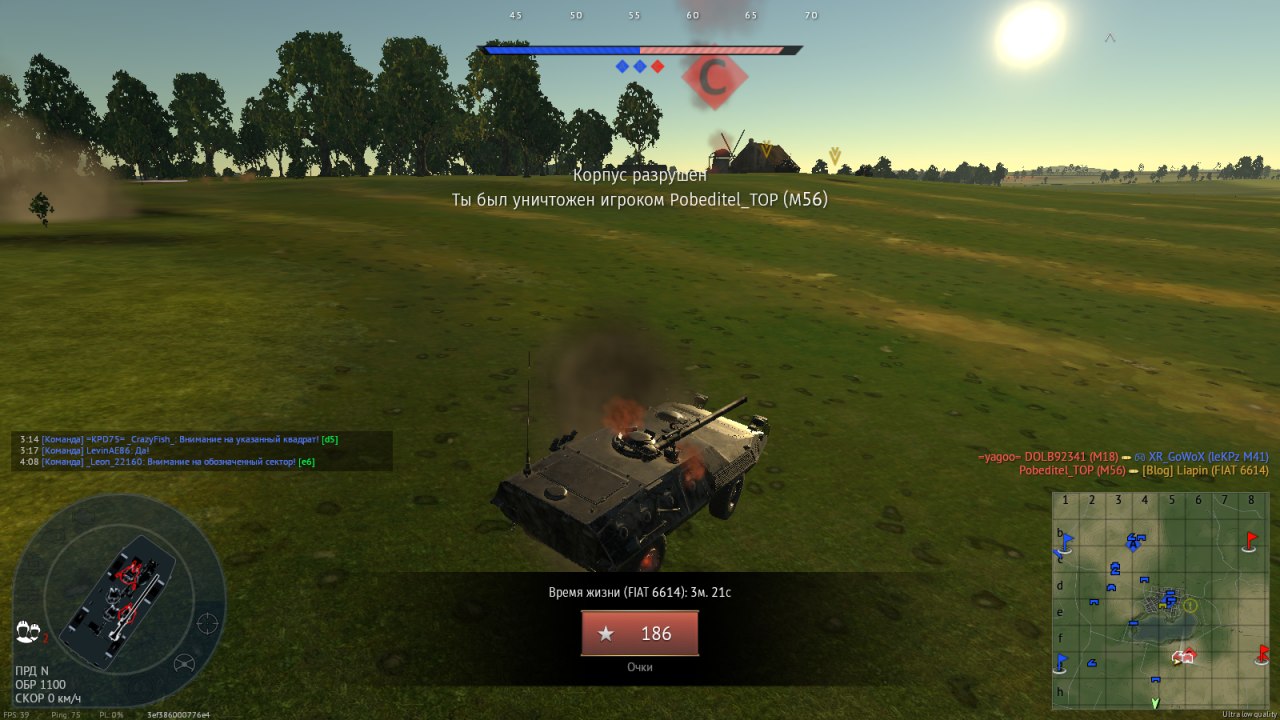Click the red 186 score button
The image size is (1280, 720).
point(640,633)
